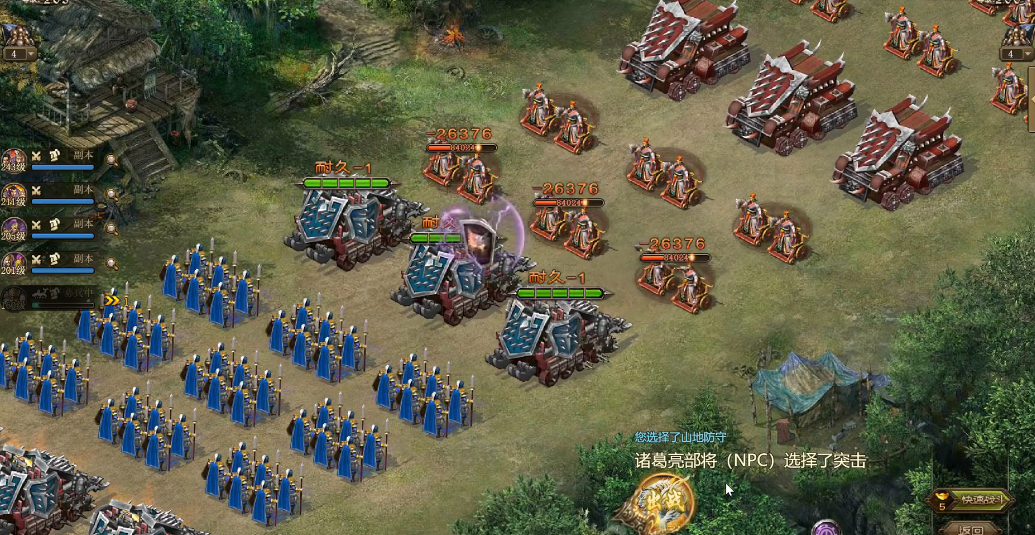
Task: Open the magnifier for the level 214 general
Action: pyautogui.click(x=112, y=193)
